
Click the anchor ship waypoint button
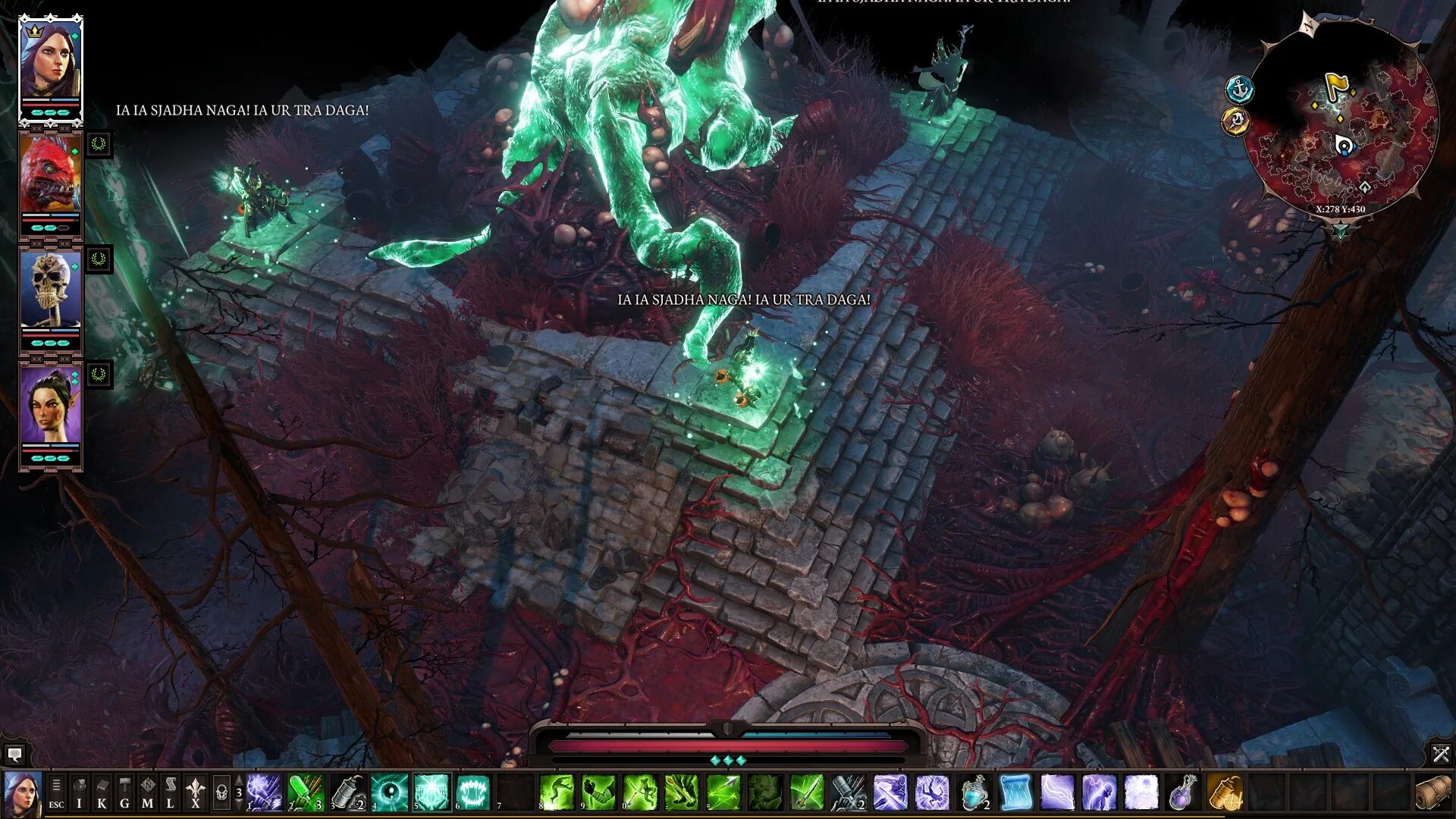point(1239,90)
